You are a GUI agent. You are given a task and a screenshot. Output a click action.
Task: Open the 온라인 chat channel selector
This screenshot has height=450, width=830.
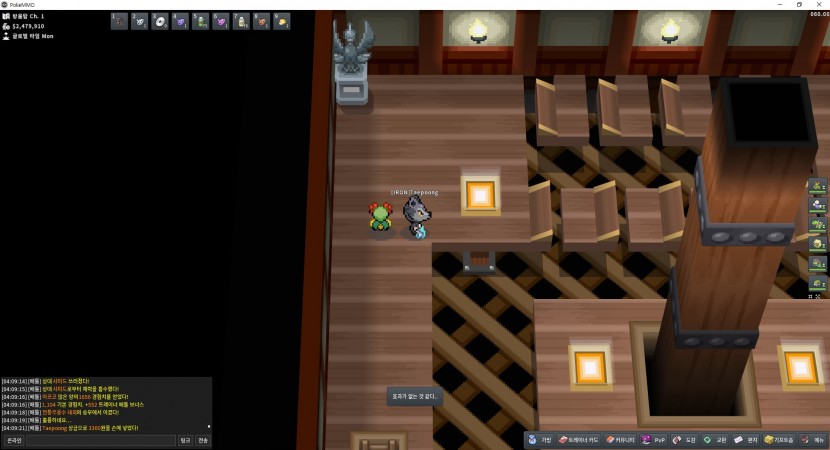click(x=14, y=440)
